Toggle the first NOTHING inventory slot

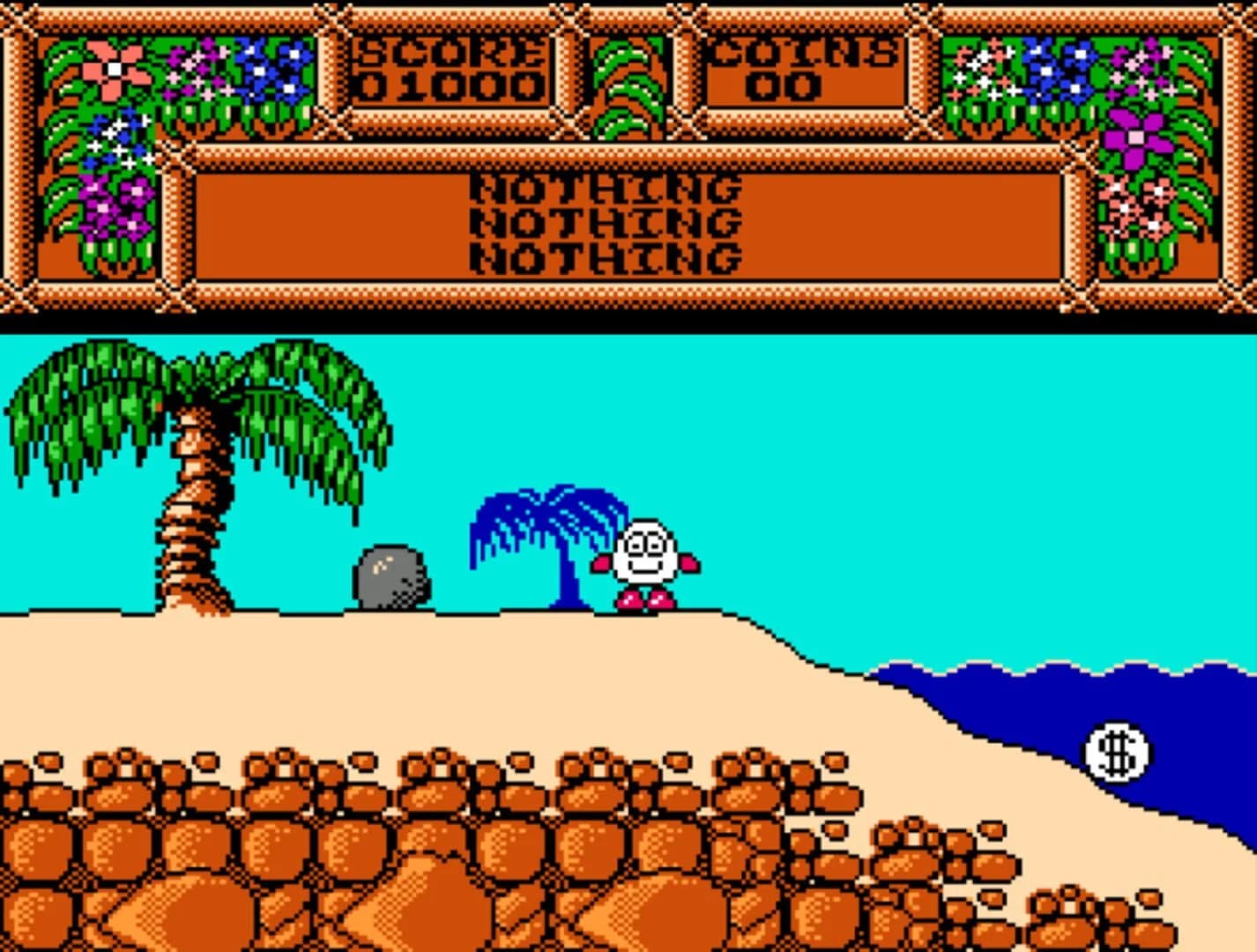[606, 187]
